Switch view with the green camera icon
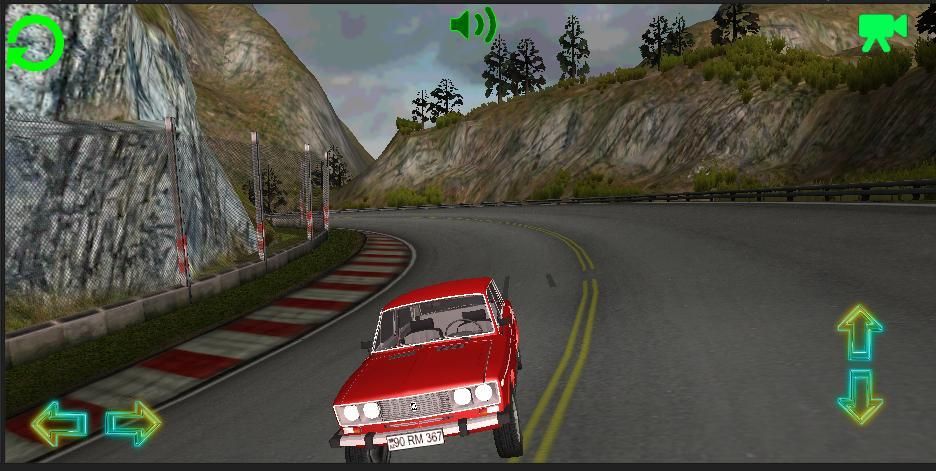936x471 pixels. [x=882, y=31]
